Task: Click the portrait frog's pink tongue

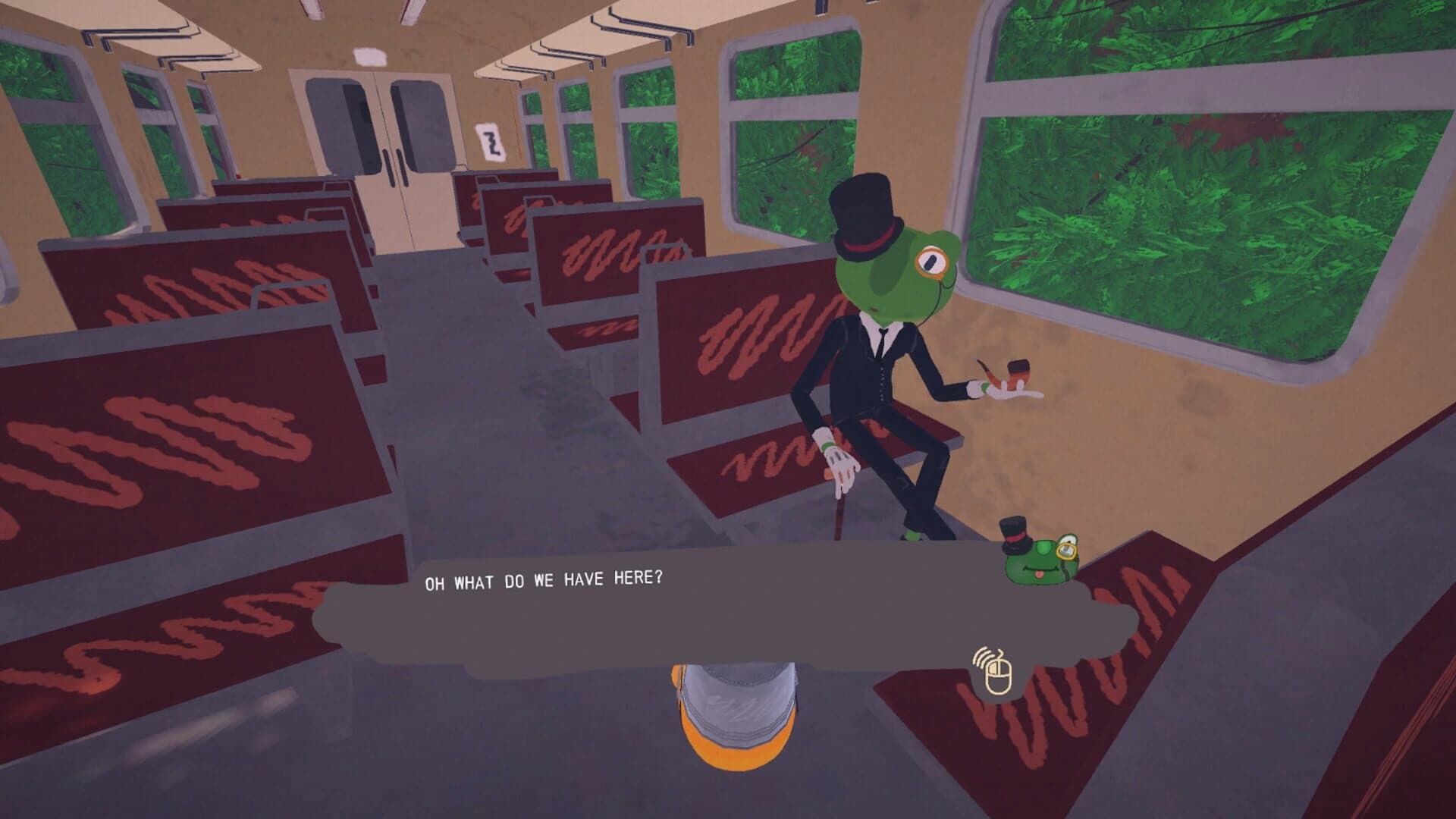Action: 1039,576
